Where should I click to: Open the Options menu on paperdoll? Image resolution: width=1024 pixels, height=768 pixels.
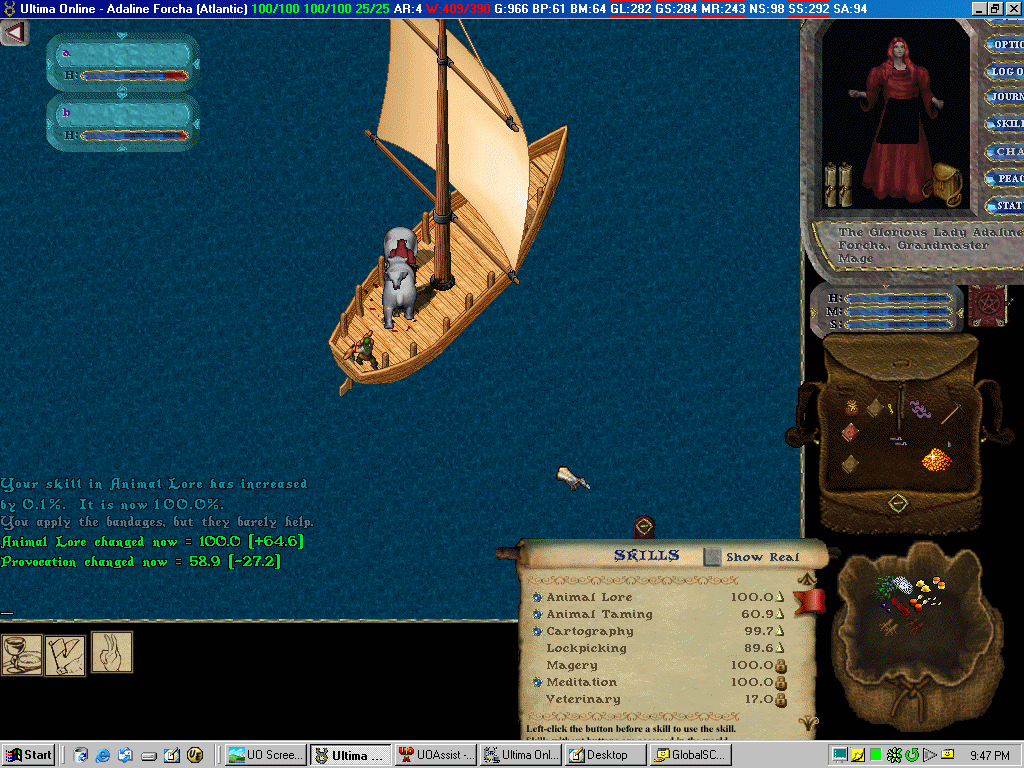click(1005, 44)
